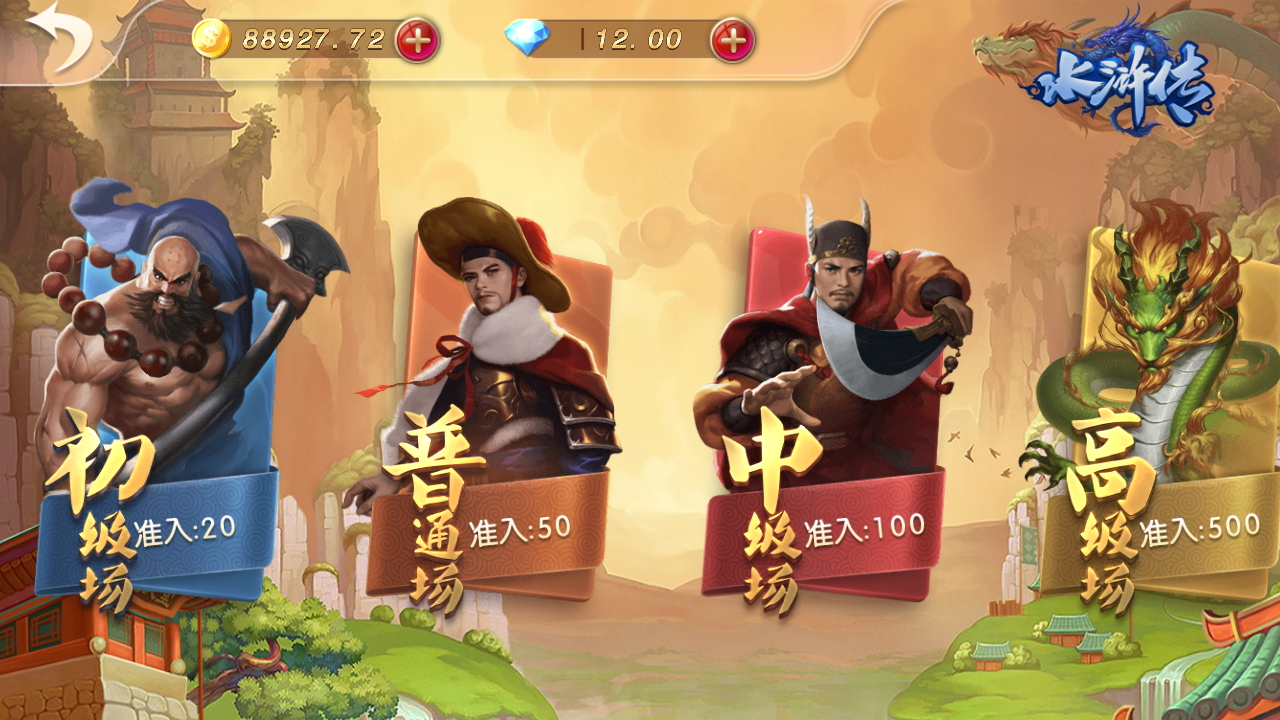This screenshot has width=1280, height=720.
Task: Click the gold balance showing 88927.72
Action: [310, 40]
